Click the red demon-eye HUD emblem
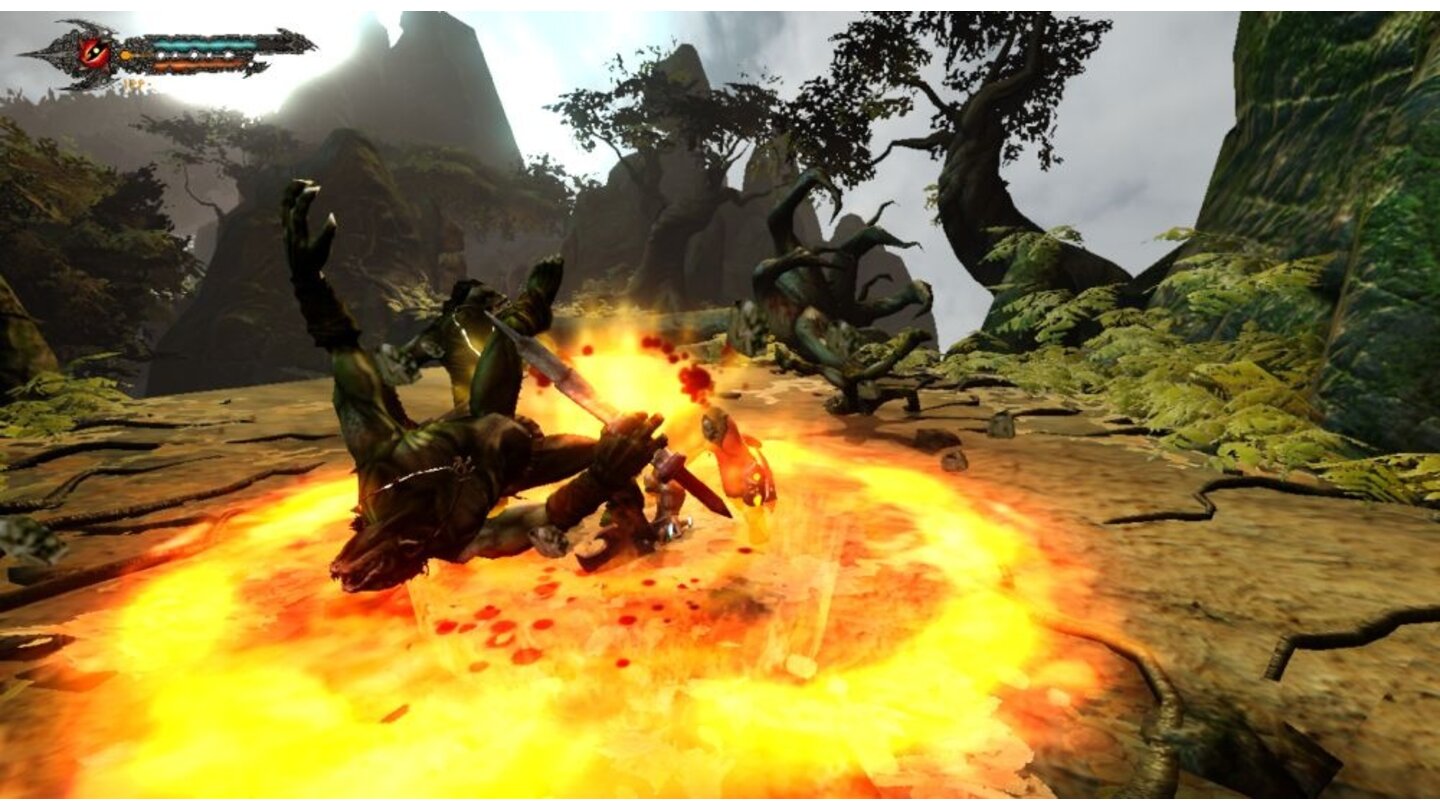The height and width of the screenshot is (810, 1440). point(94,50)
